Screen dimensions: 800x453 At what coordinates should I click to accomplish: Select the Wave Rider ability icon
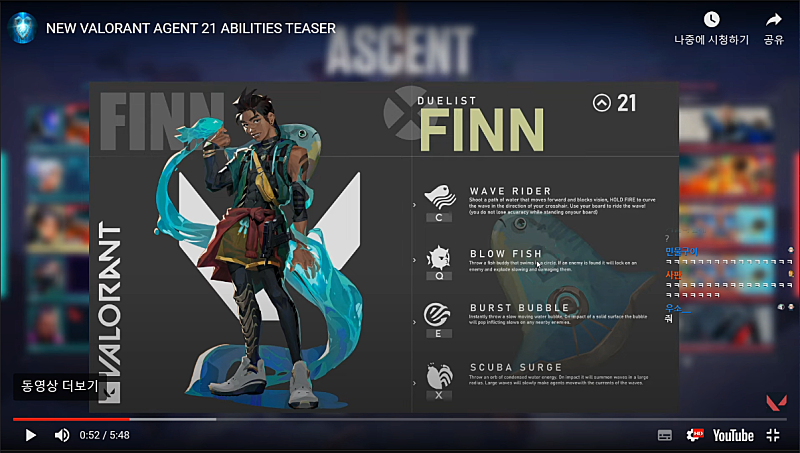[438, 195]
